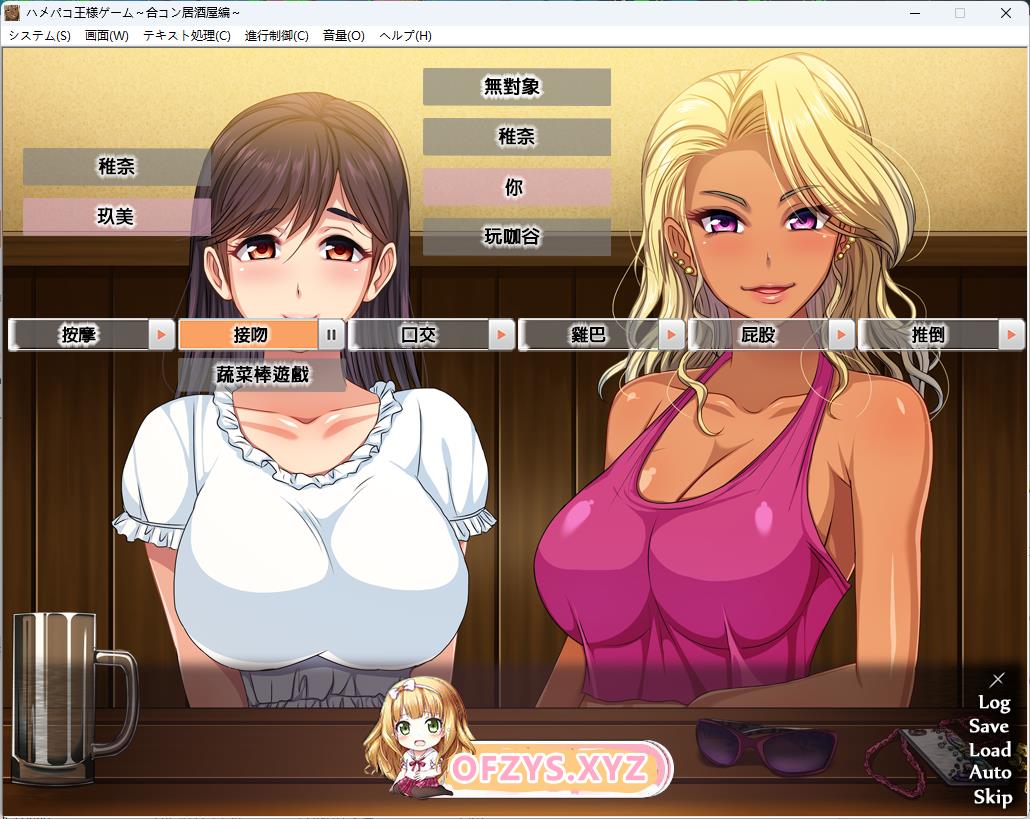Screen dimensions: 1030x819
Task: Minimize the game window
Action: point(914,13)
